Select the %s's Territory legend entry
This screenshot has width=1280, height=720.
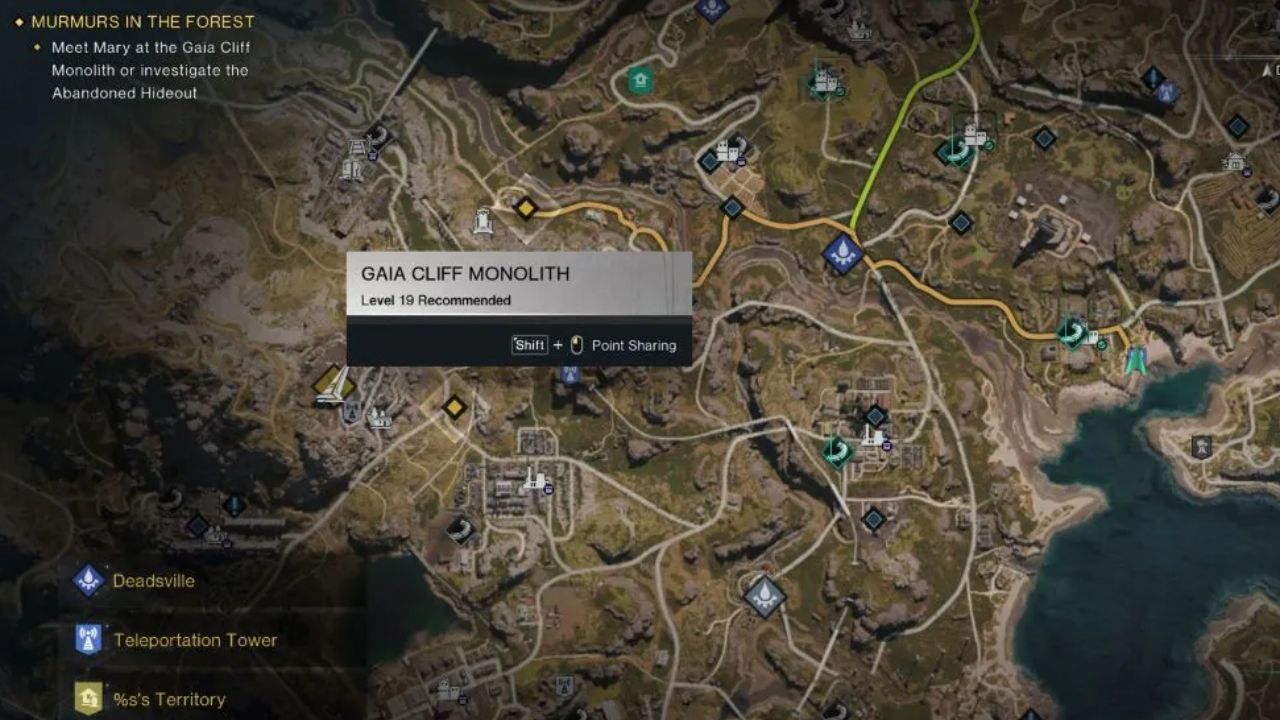click(x=169, y=699)
